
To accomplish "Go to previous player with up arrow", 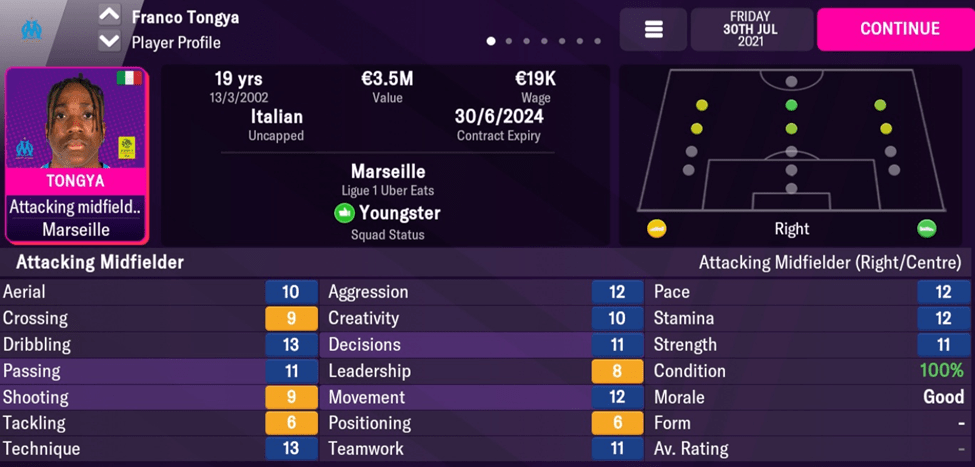I will (x=109, y=16).
